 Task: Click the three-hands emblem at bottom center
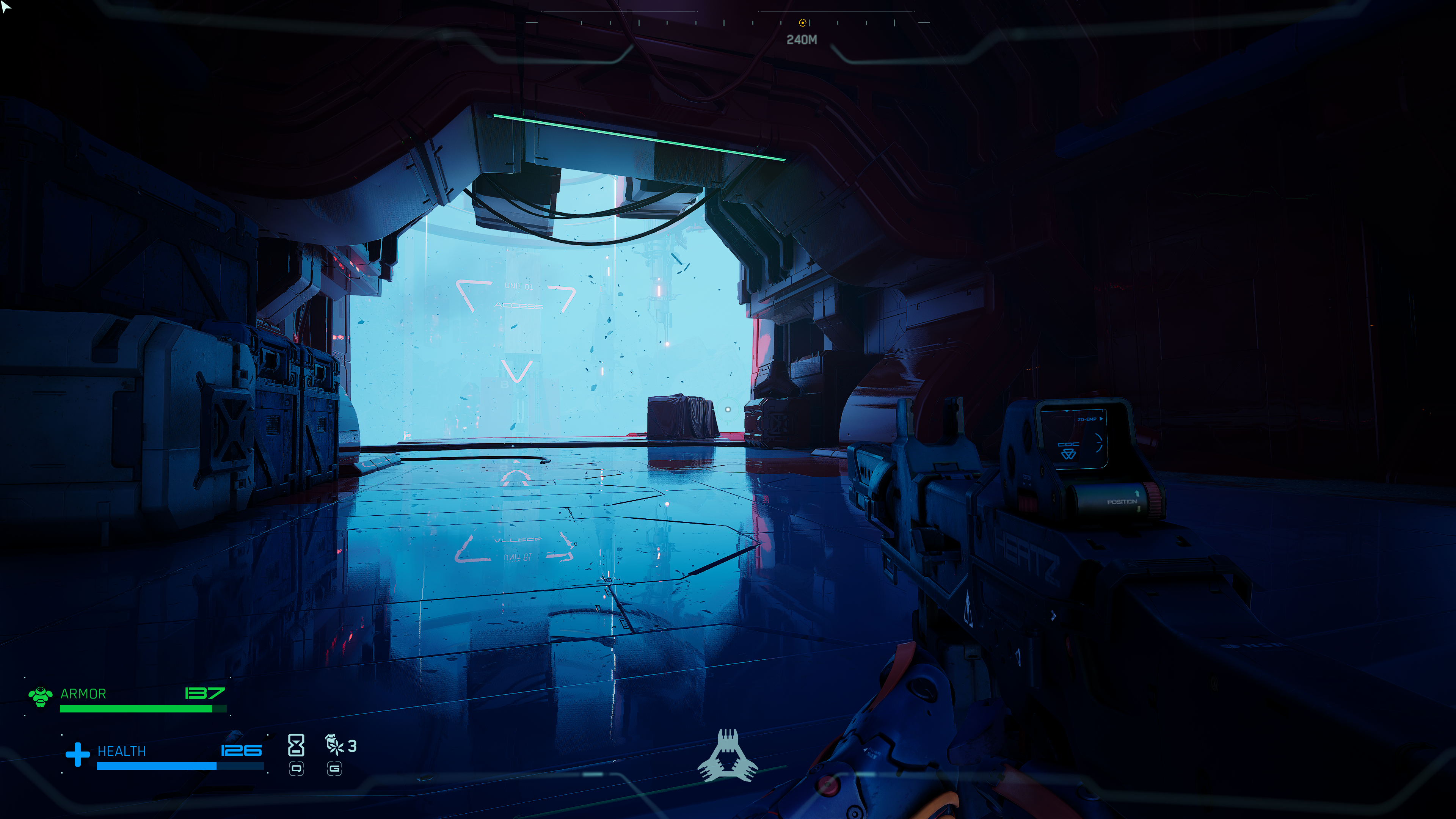pos(728,756)
